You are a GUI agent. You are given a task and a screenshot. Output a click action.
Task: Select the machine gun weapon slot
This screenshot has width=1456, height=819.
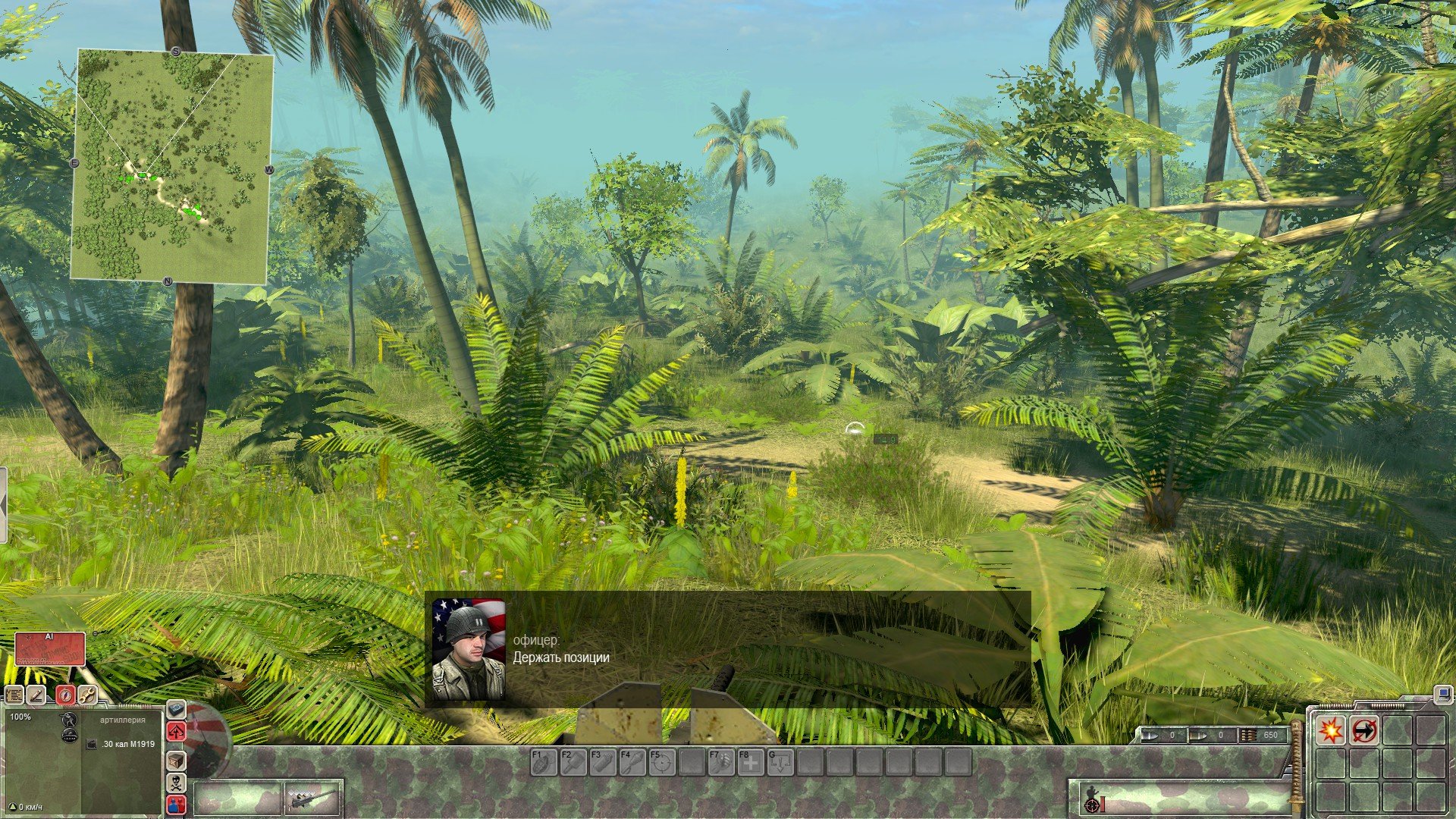coord(313,799)
